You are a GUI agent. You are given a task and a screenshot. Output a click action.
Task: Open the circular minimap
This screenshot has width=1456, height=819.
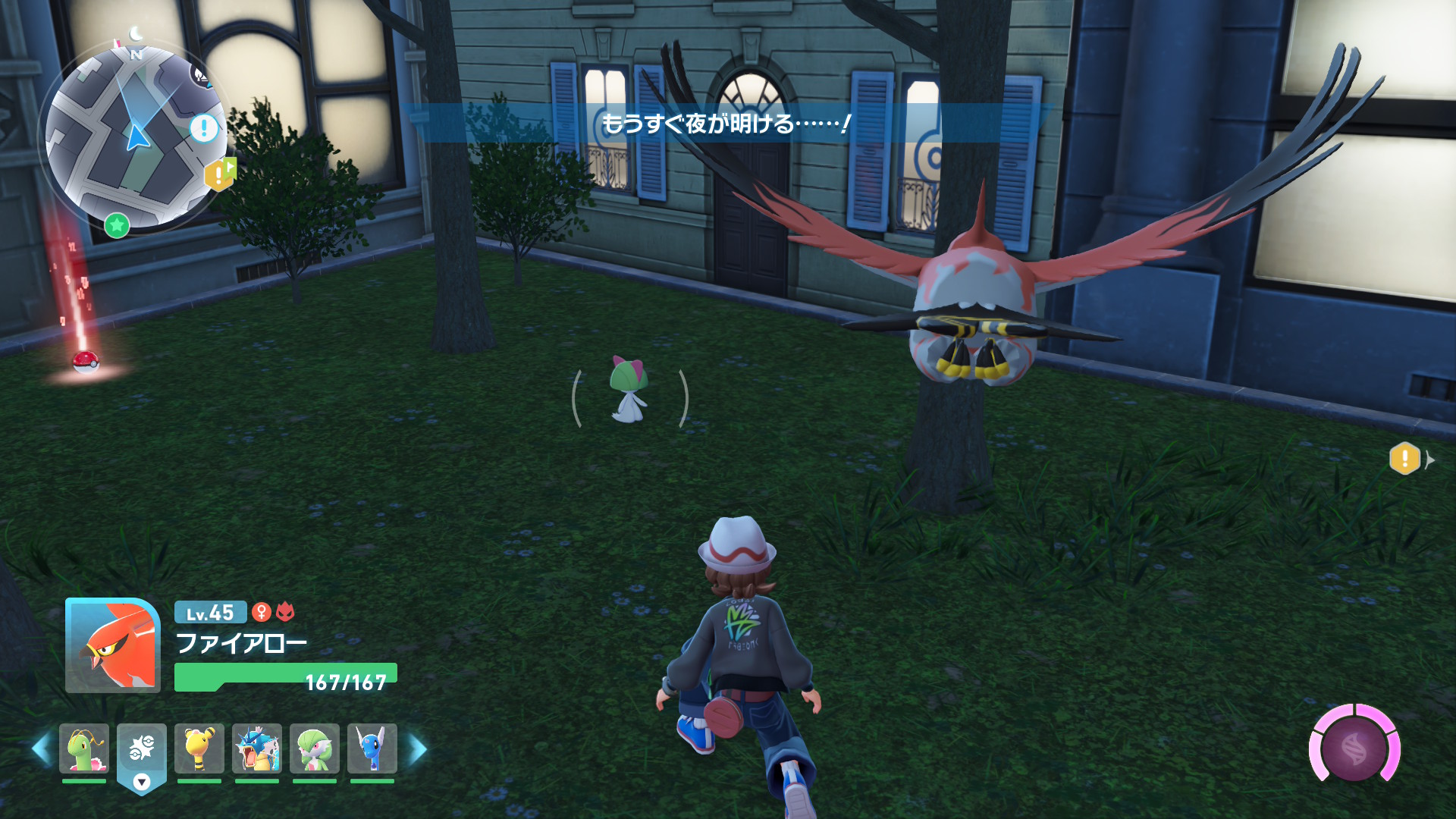click(x=135, y=136)
